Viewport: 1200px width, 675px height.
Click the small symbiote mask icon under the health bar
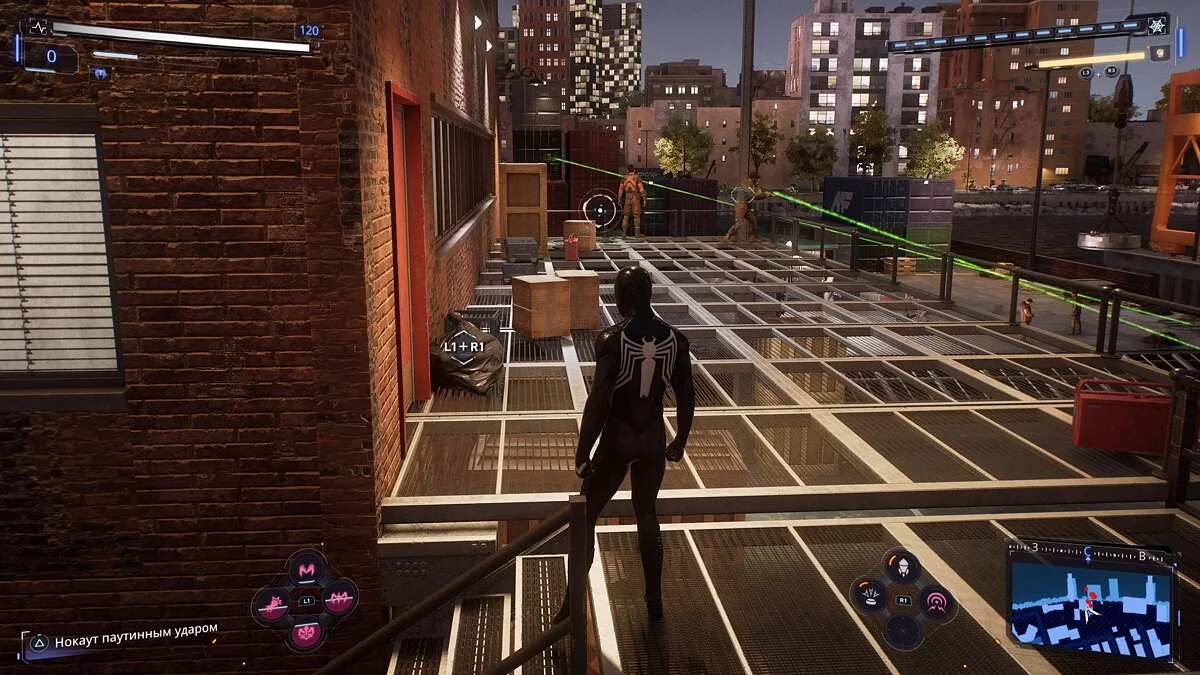[x=100, y=73]
